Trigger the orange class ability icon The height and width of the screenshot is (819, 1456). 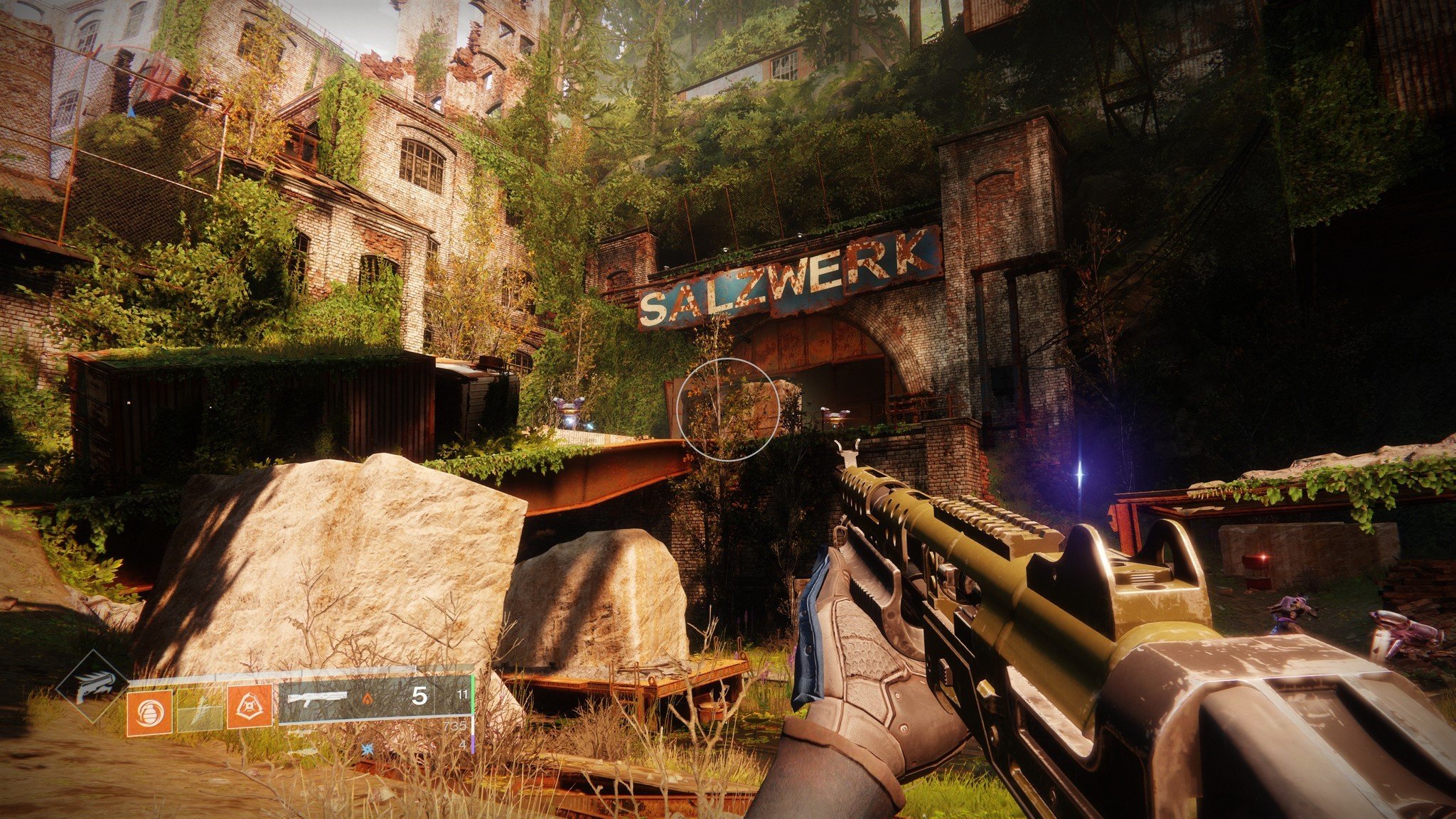coord(250,707)
